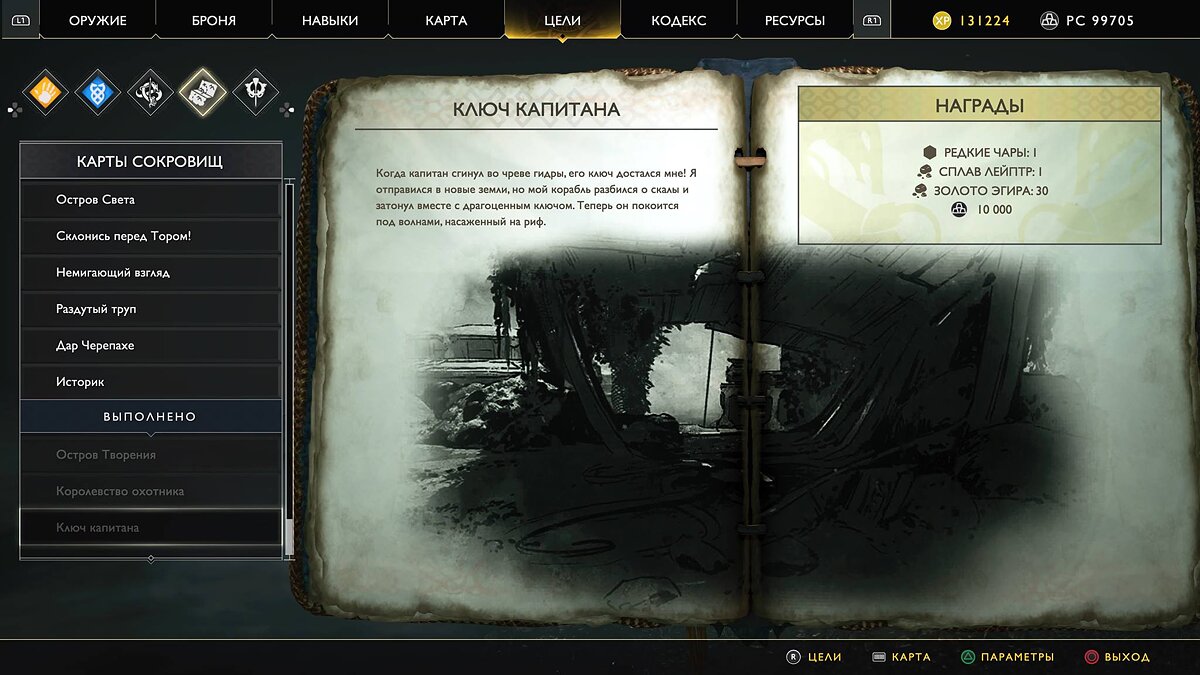Open the БРОНЯ tab
The height and width of the screenshot is (675, 1200).
click(x=213, y=21)
